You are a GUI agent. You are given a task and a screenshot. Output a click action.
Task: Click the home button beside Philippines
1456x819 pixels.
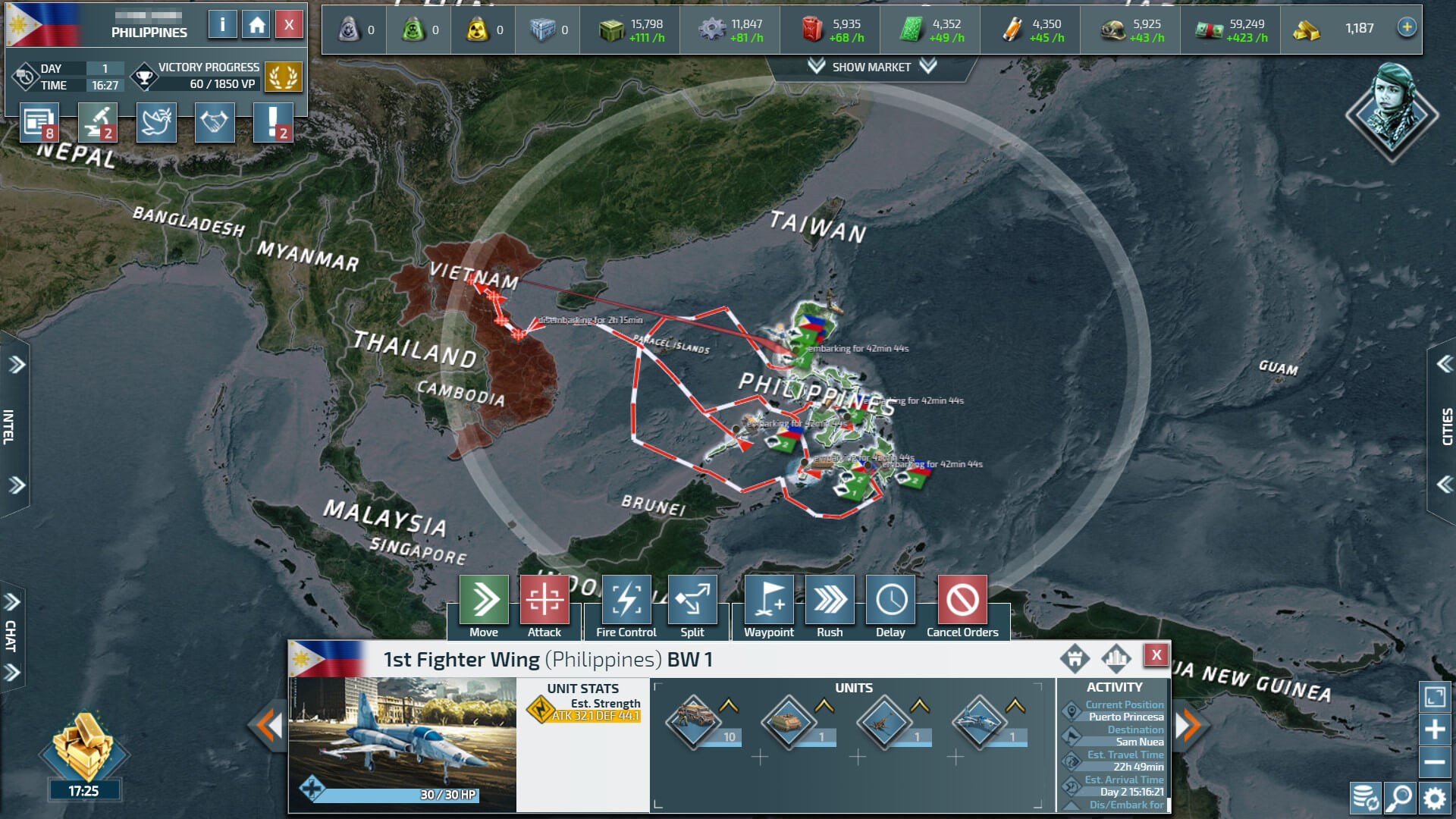click(x=256, y=25)
